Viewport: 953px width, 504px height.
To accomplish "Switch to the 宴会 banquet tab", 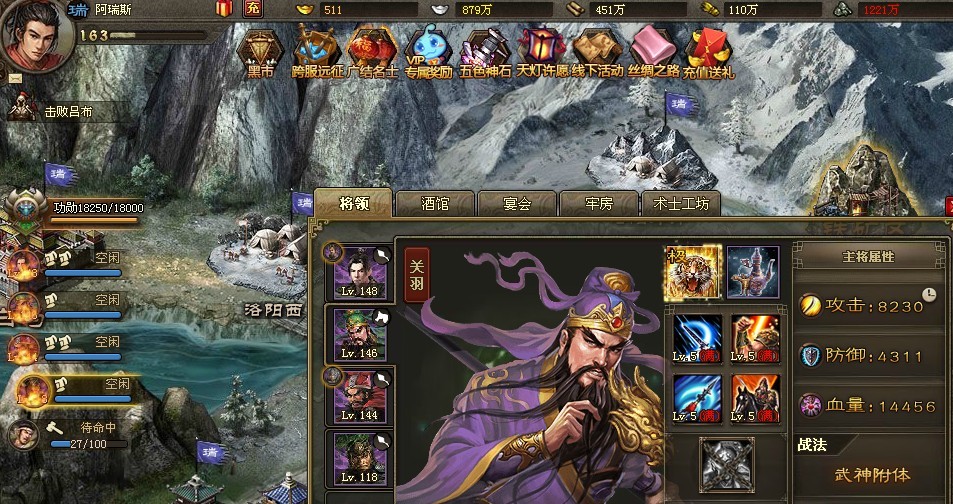I will coord(517,204).
